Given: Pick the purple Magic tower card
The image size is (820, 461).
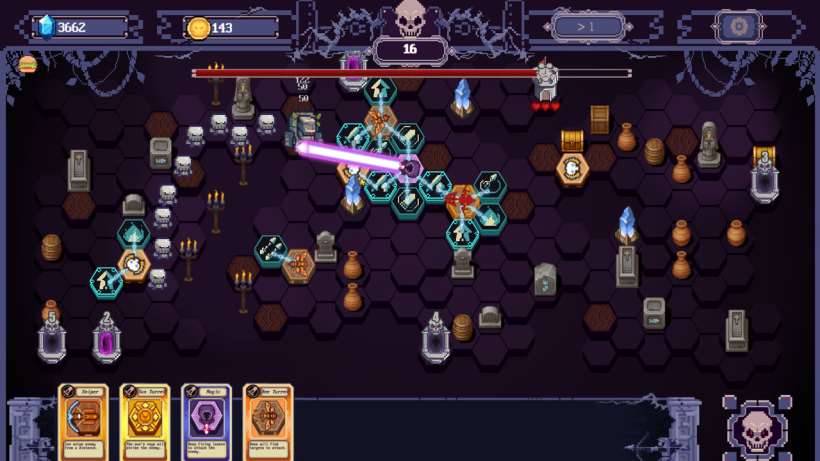Looking at the screenshot, I should pyautogui.click(x=206, y=421).
